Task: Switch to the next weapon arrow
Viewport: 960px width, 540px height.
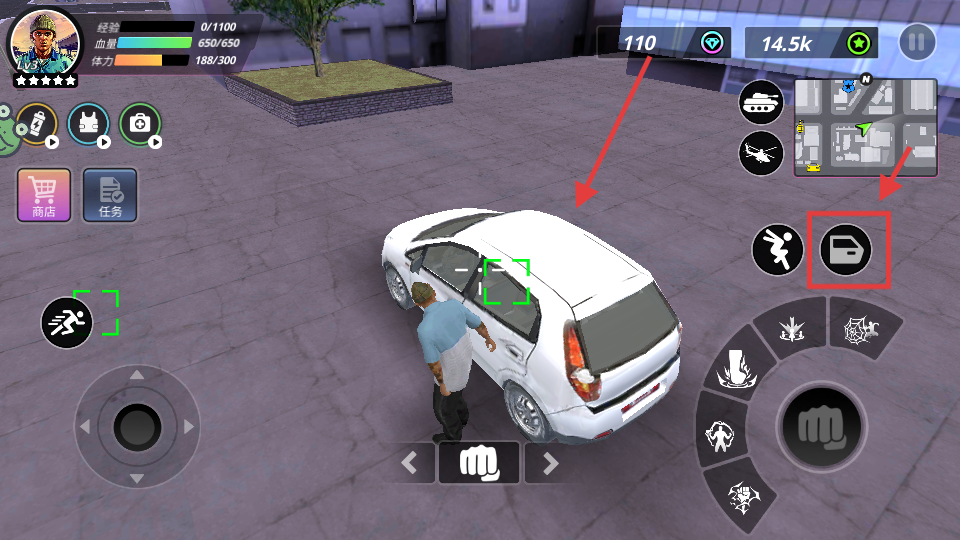Action: point(548,462)
